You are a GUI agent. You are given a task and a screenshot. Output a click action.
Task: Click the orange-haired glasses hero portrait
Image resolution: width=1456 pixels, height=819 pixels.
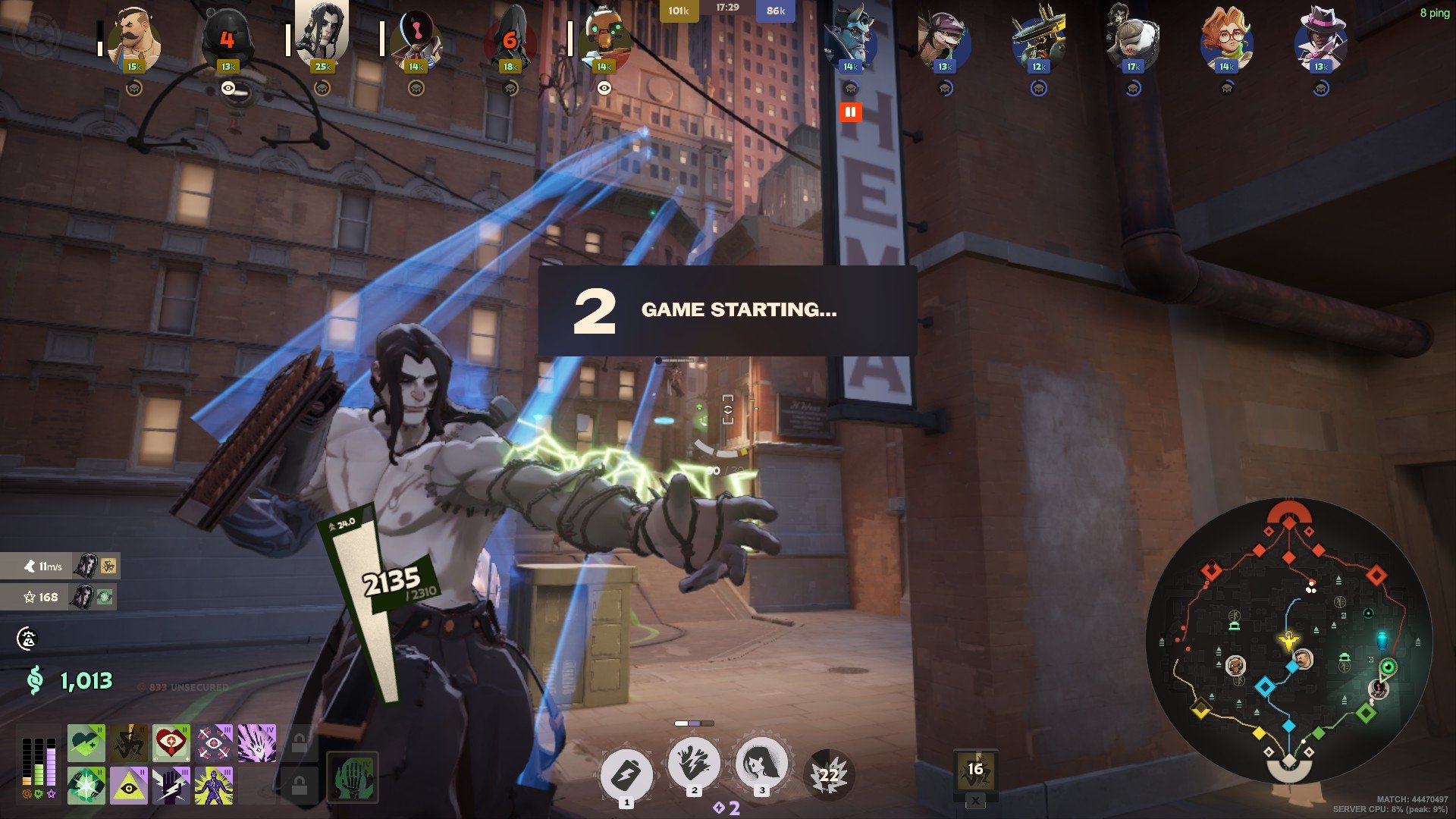coord(1226,39)
